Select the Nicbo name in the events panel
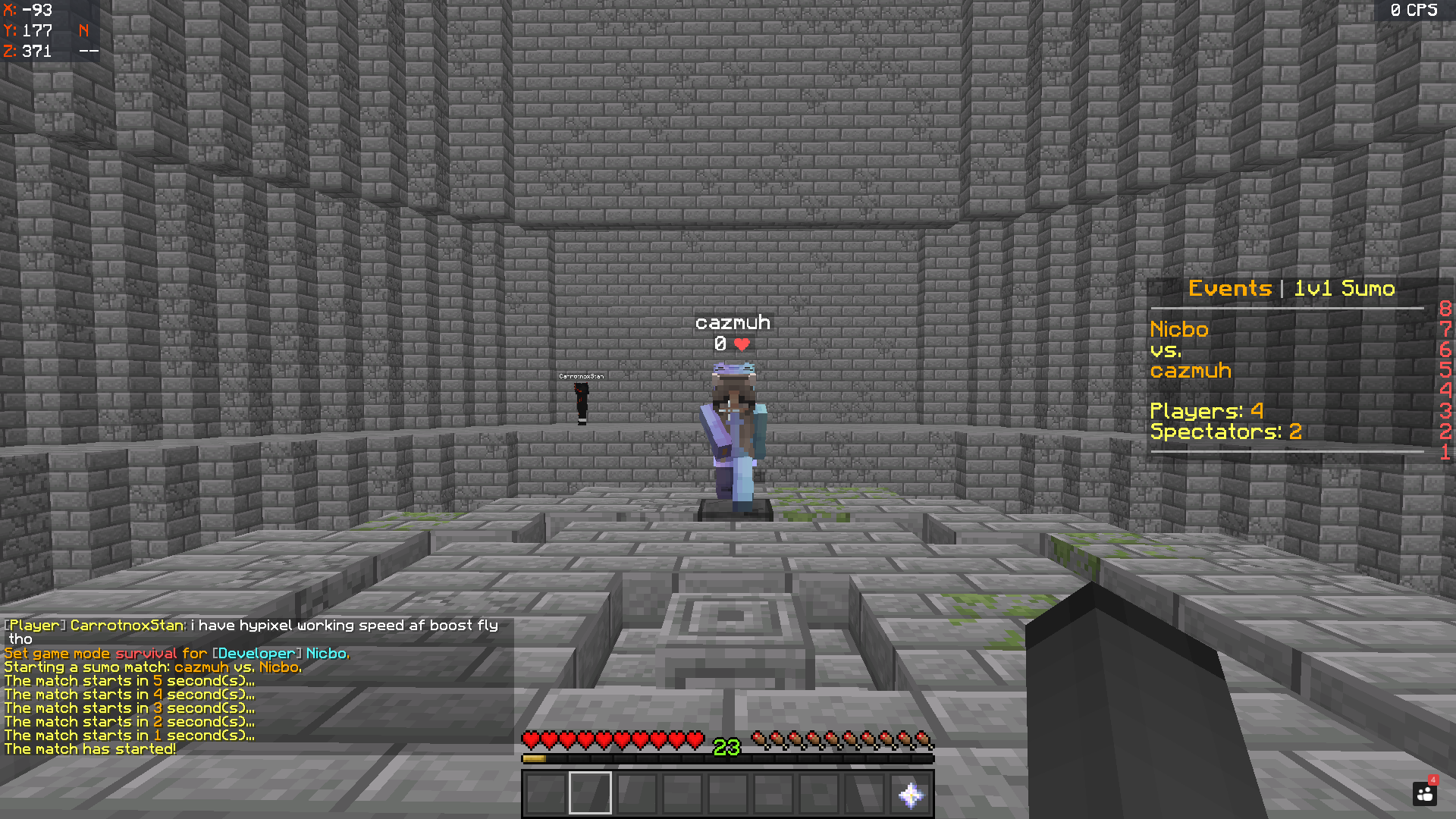 tap(1178, 329)
